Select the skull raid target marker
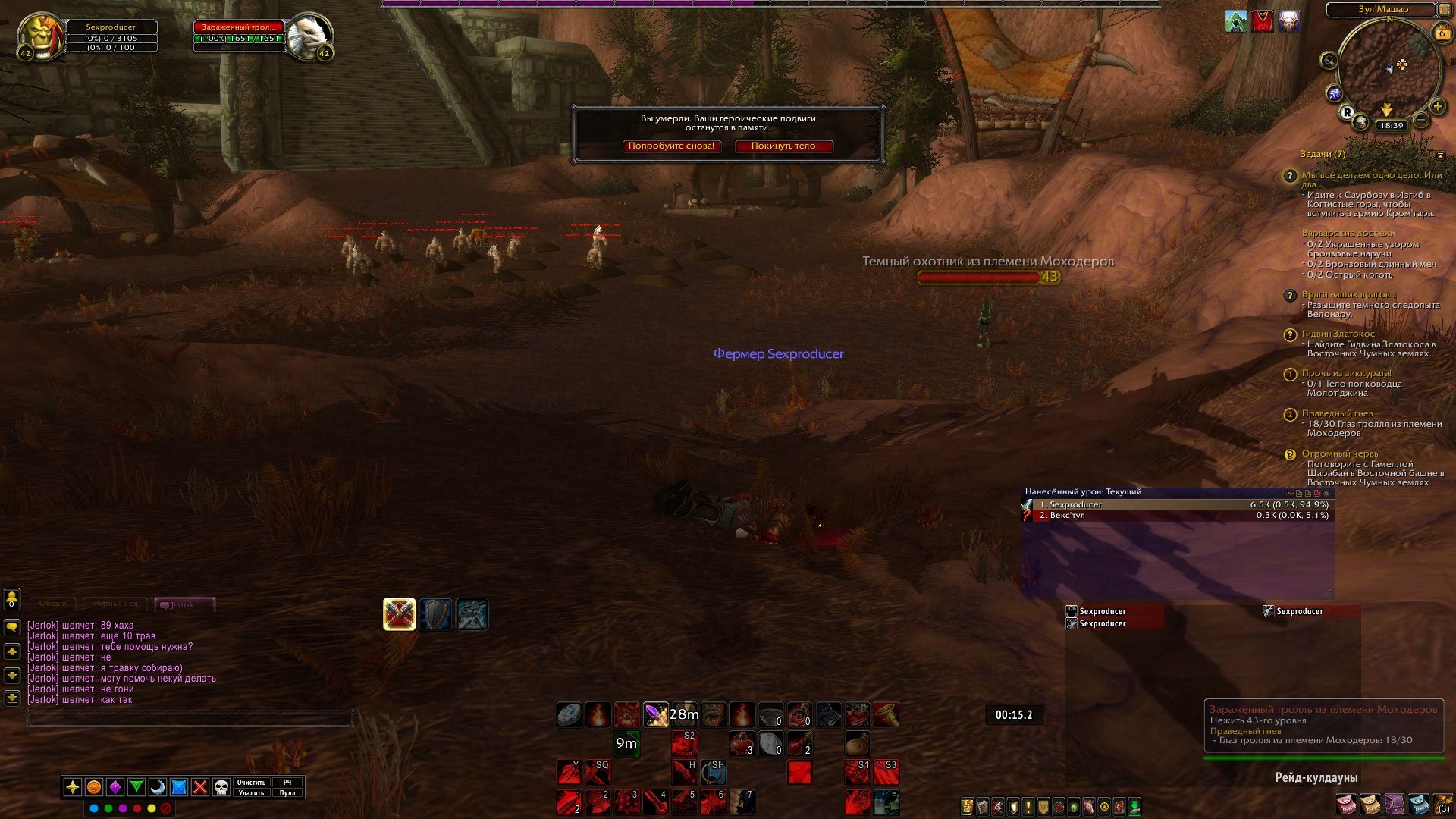The height and width of the screenshot is (819, 1456). [221, 787]
